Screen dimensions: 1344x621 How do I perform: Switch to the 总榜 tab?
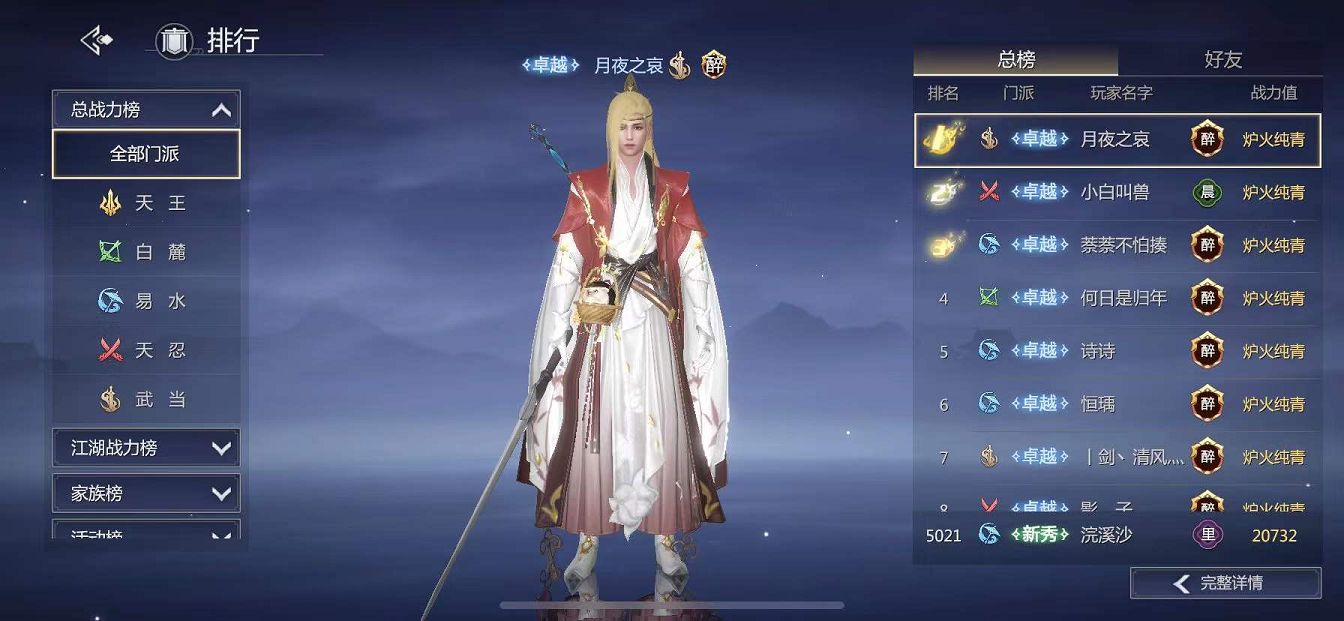(x=1016, y=60)
